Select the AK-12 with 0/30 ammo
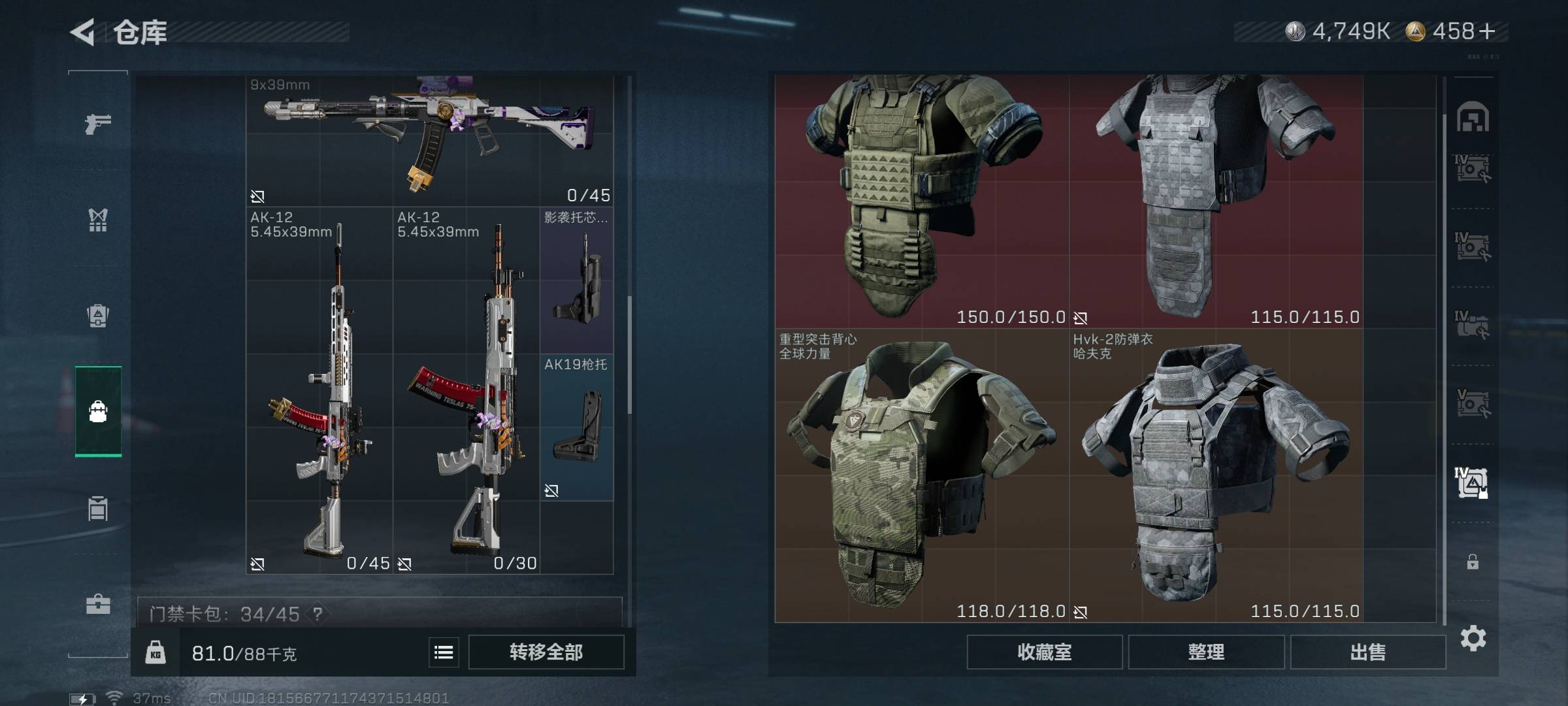1568x706 pixels. (x=466, y=390)
